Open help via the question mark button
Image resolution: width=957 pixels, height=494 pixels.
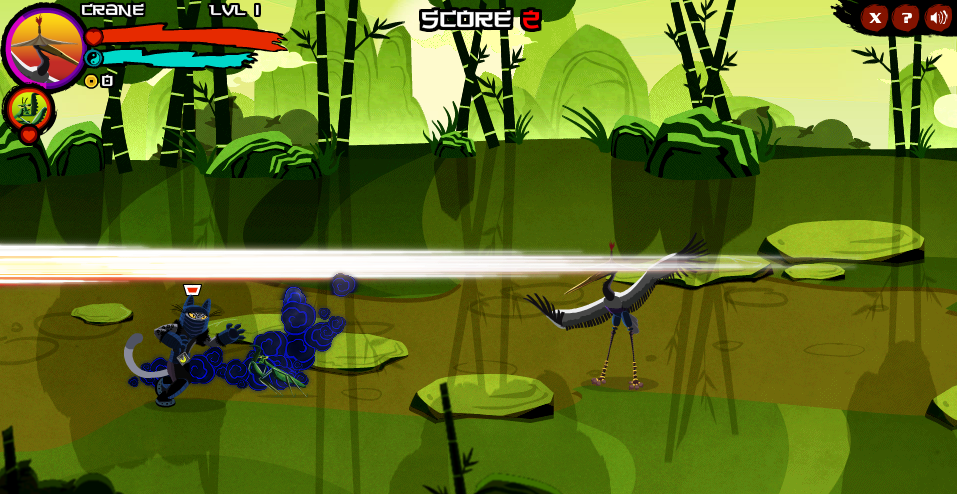click(x=906, y=17)
